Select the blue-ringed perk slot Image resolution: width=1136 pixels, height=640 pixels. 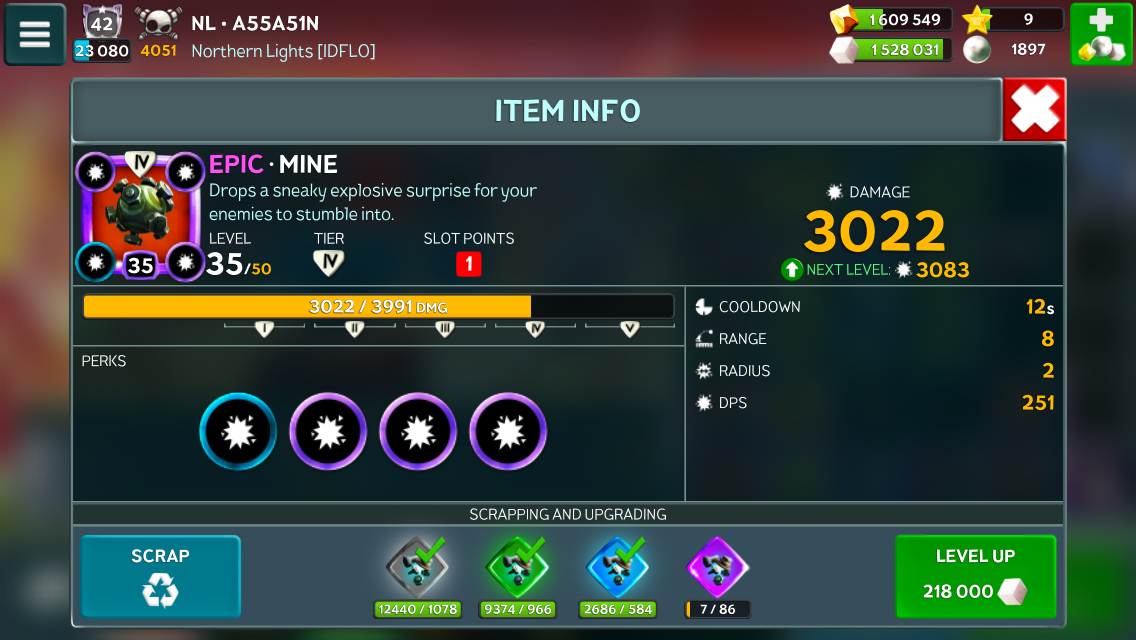[238, 431]
